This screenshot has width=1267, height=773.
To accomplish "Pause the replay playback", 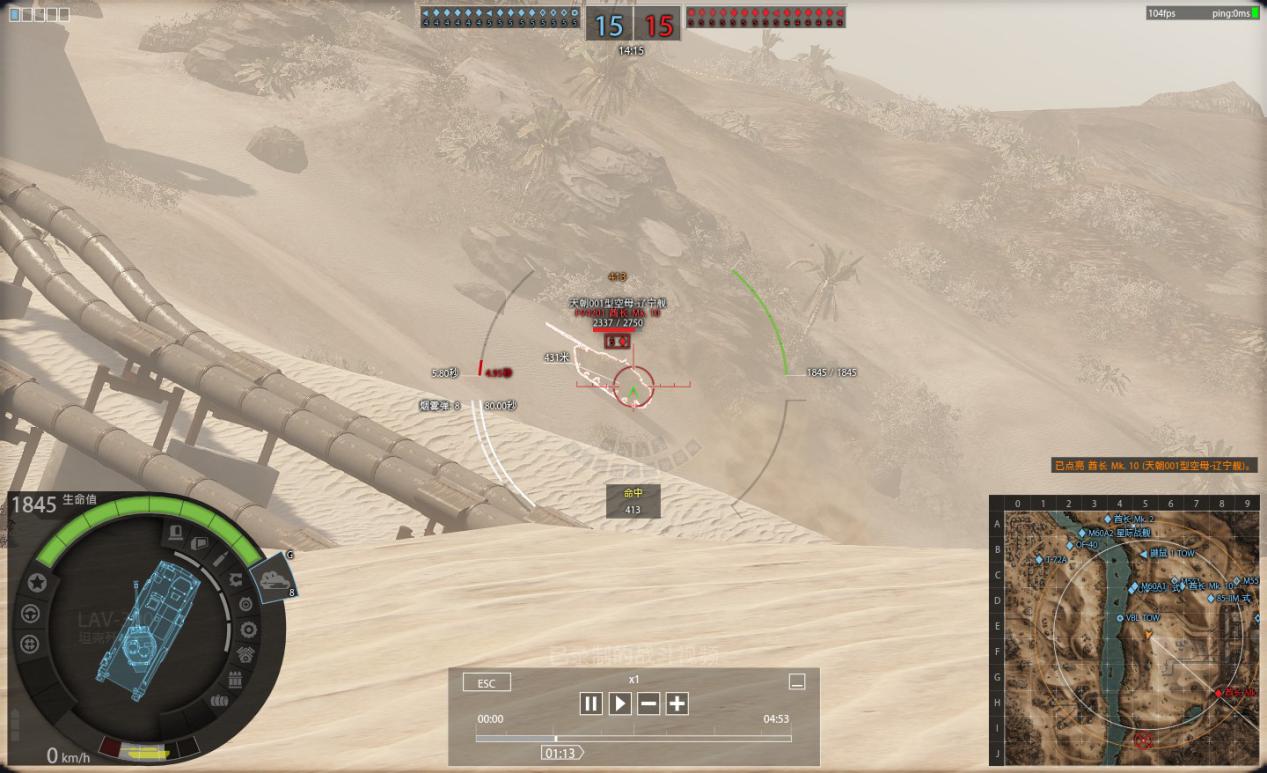I will click(591, 704).
